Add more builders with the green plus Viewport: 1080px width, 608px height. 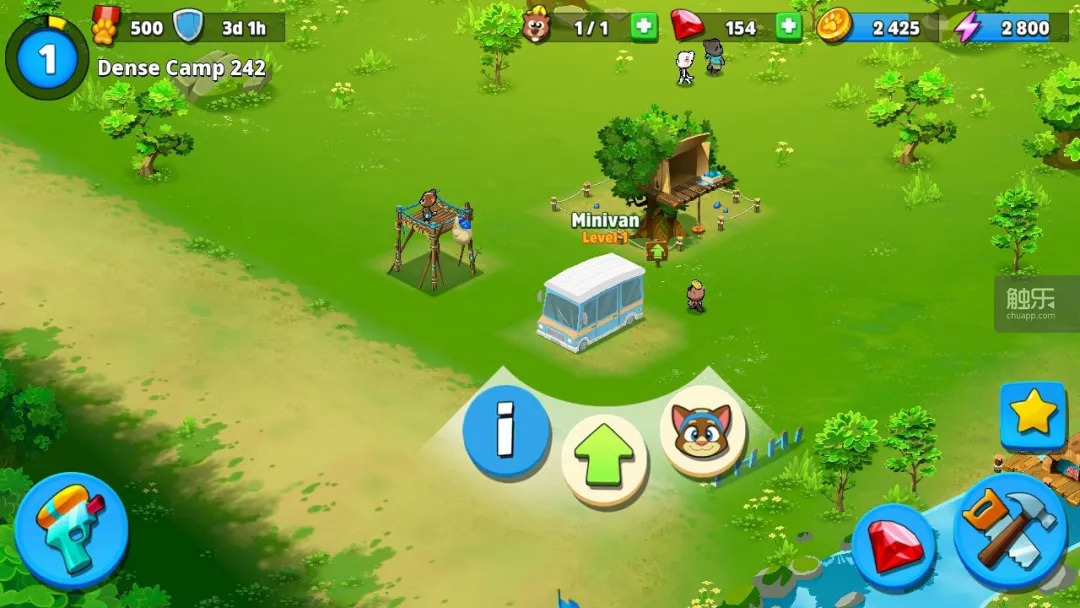tap(644, 27)
